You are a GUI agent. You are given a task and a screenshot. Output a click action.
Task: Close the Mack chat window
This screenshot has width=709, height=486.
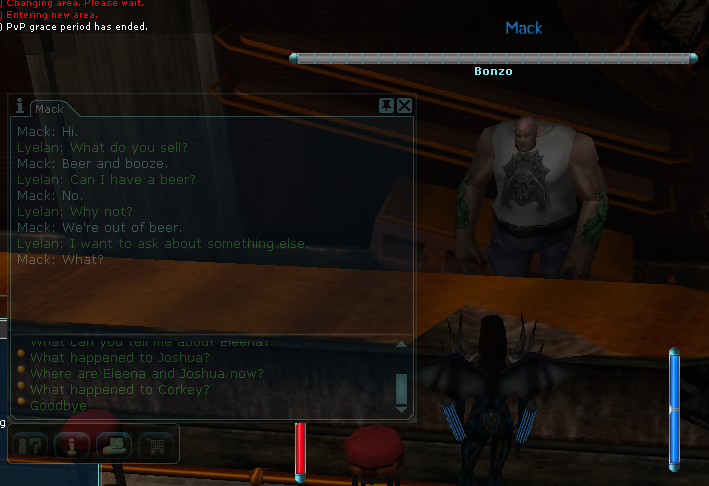(404, 105)
